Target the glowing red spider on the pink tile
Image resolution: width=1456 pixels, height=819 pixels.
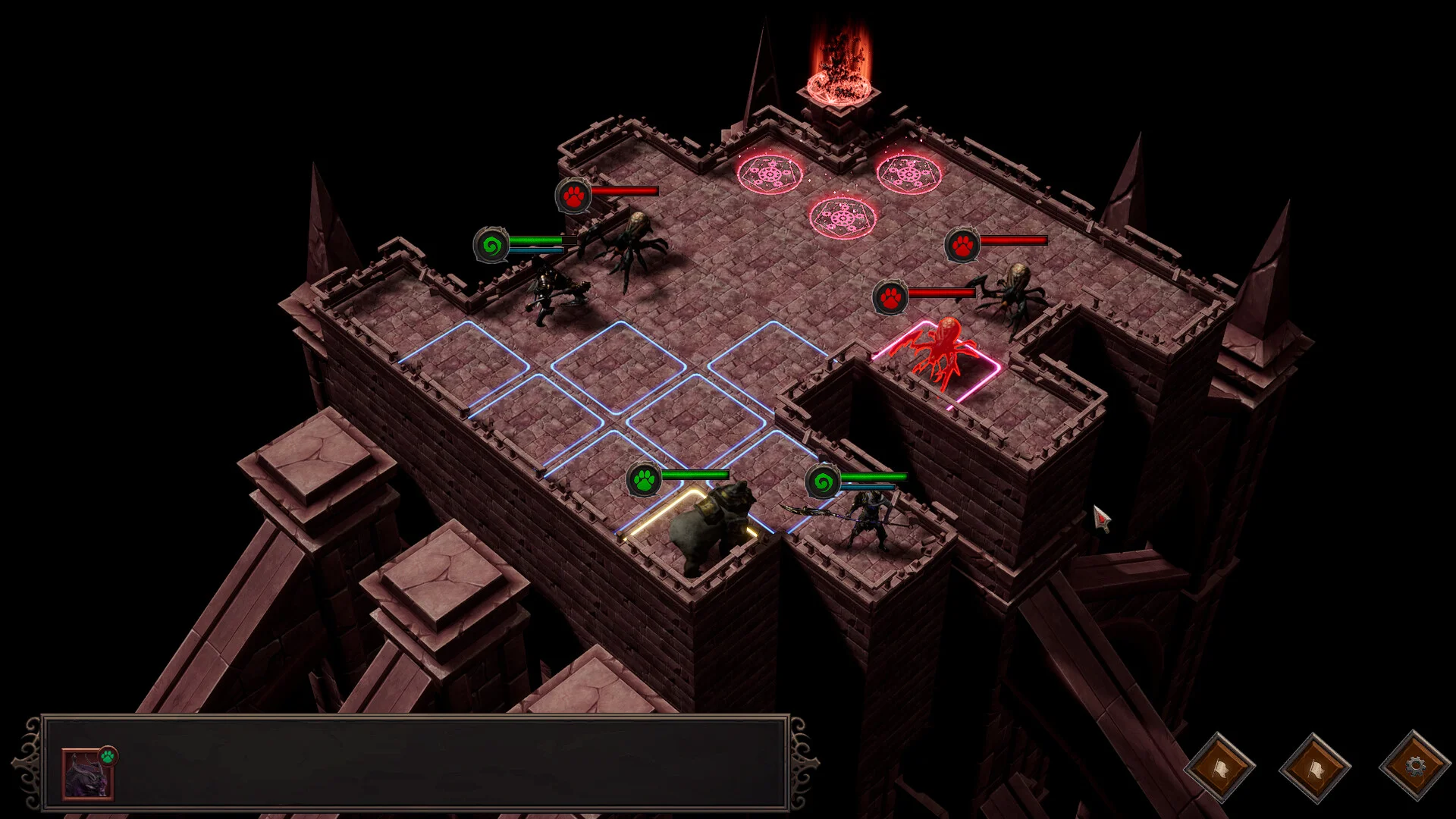[x=940, y=352]
